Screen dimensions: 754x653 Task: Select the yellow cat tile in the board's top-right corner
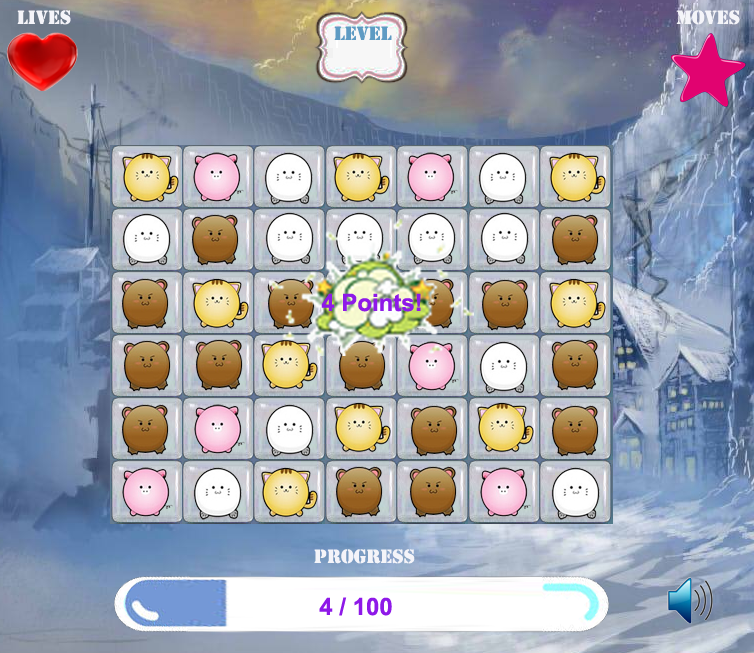click(x=575, y=177)
